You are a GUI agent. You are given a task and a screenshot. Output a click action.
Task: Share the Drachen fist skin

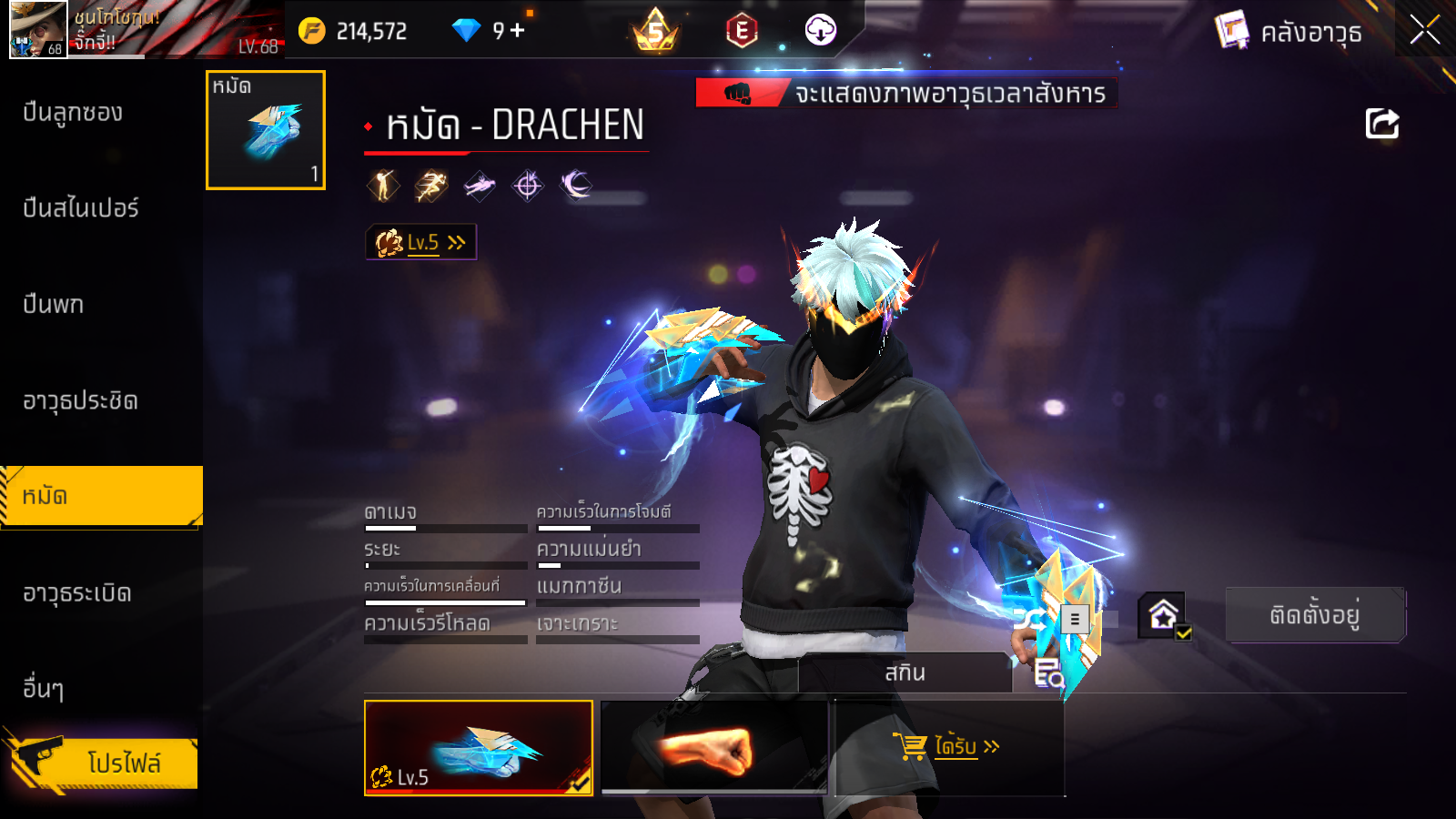[1381, 124]
